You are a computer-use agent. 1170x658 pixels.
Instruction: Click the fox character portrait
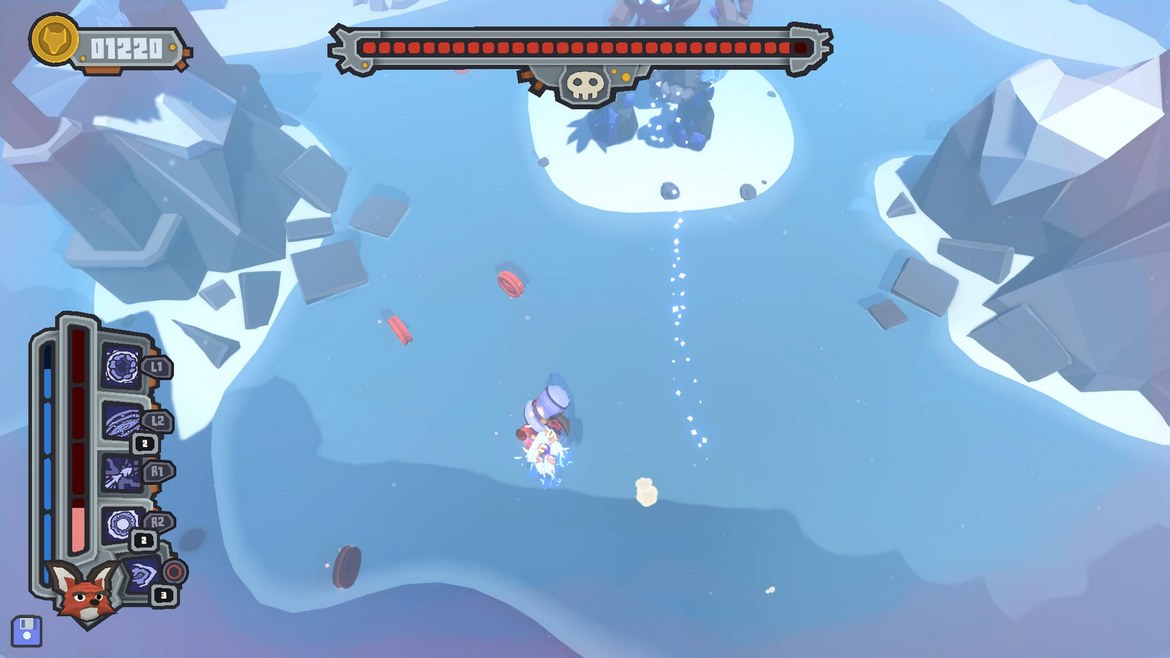tap(81, 591)
